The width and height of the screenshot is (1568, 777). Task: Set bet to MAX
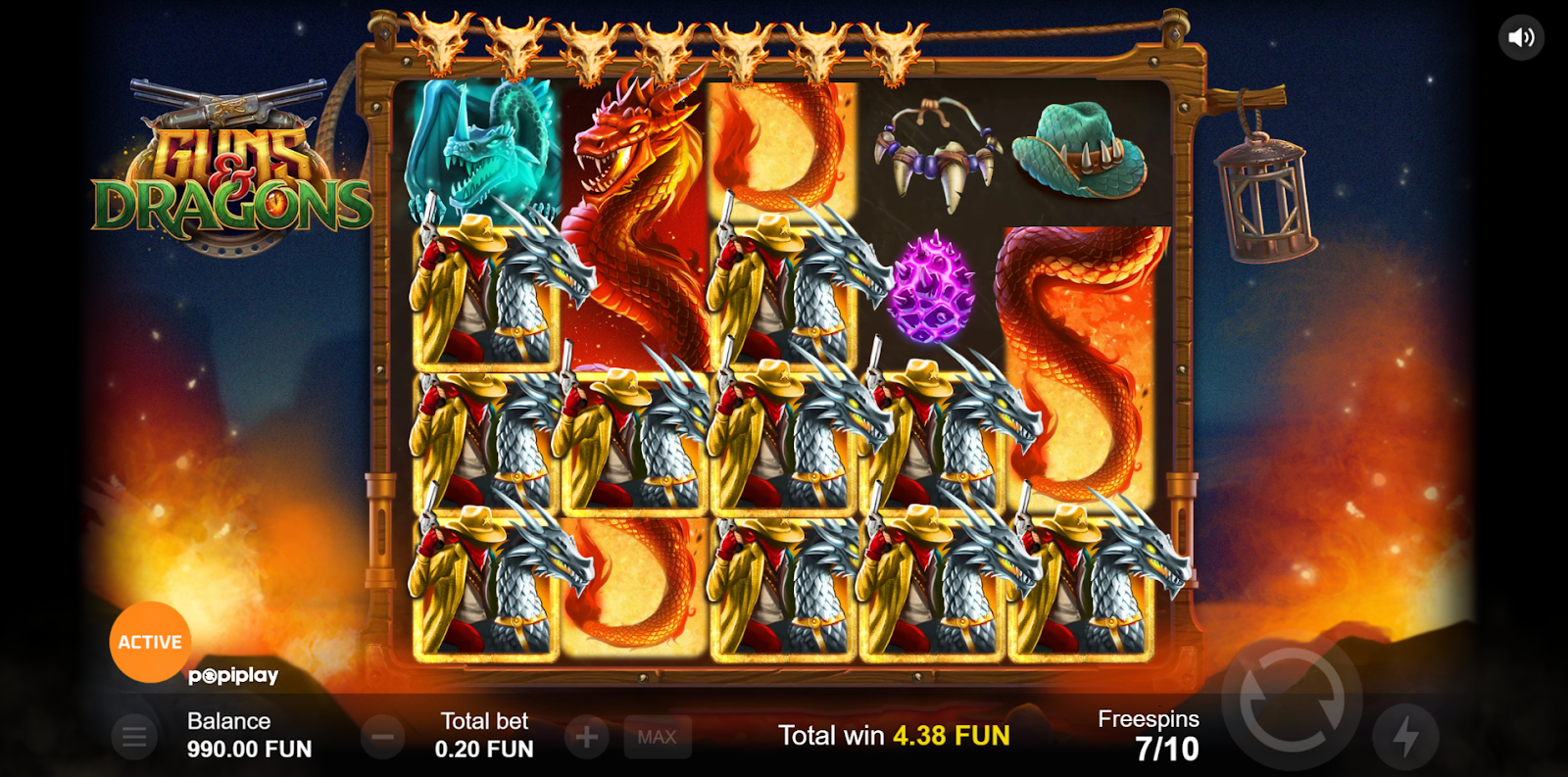tap(657, 737)
